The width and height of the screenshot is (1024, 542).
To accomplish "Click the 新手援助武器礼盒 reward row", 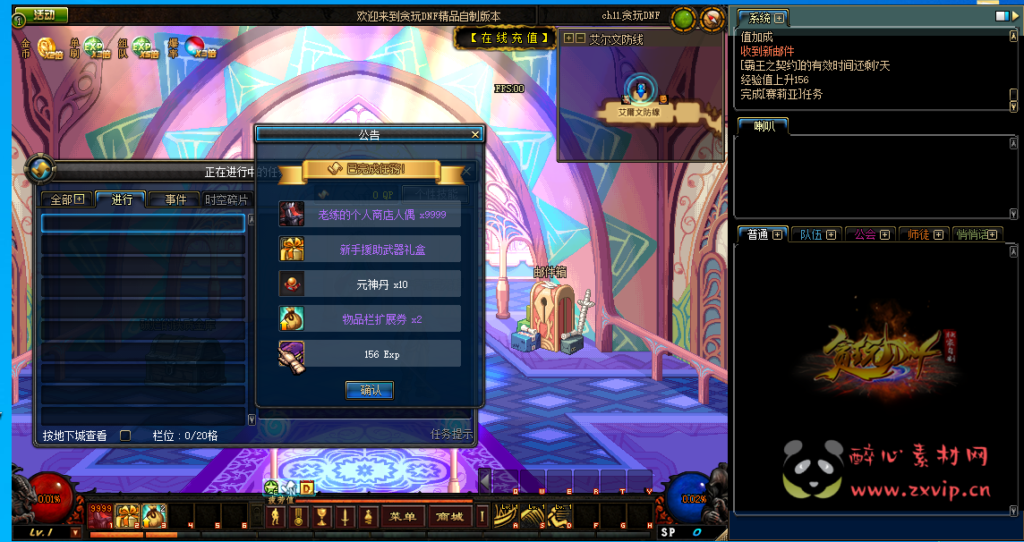I will click(x=370, y=249).
